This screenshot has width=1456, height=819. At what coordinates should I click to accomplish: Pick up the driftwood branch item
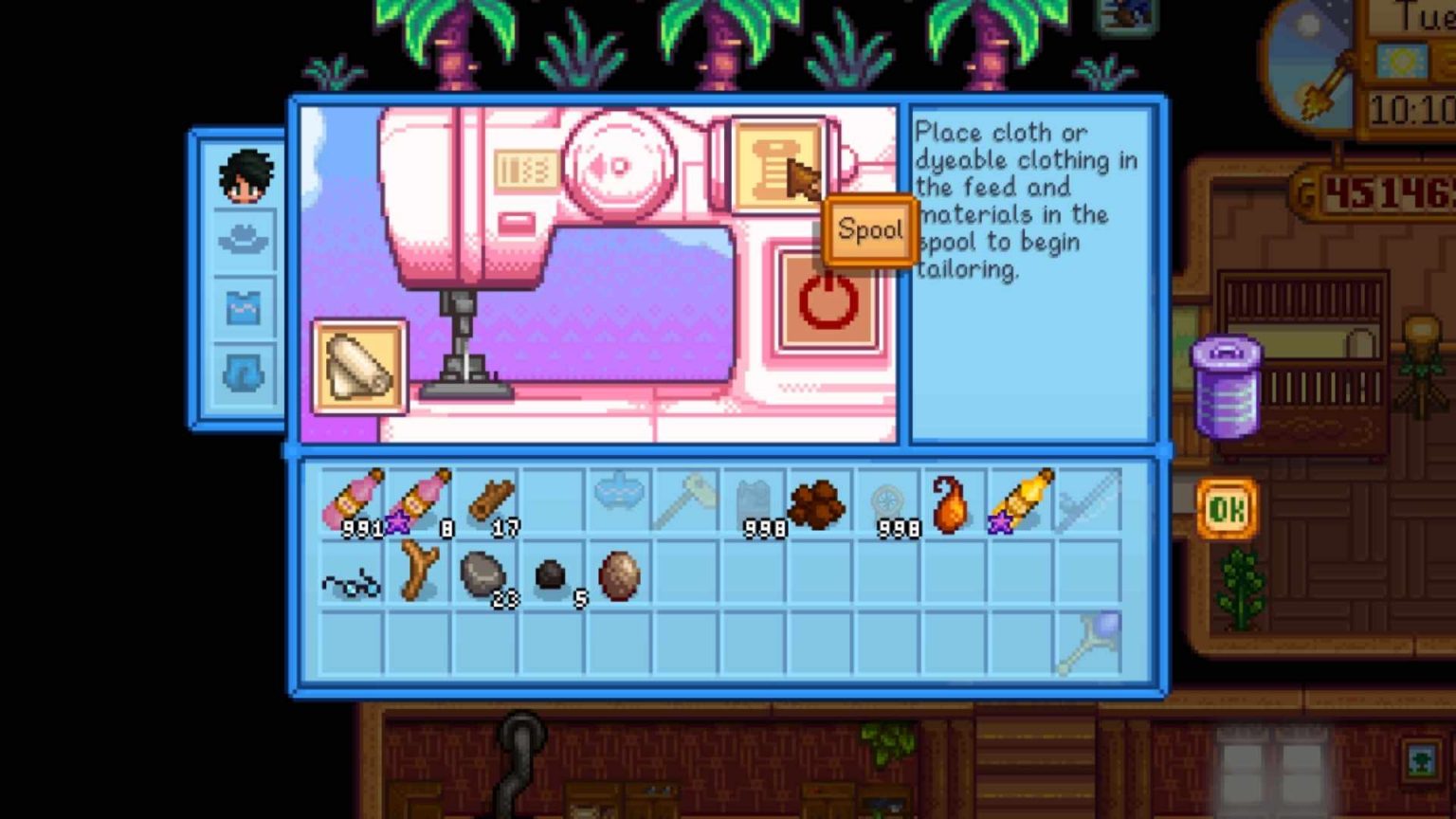point(417,573)
